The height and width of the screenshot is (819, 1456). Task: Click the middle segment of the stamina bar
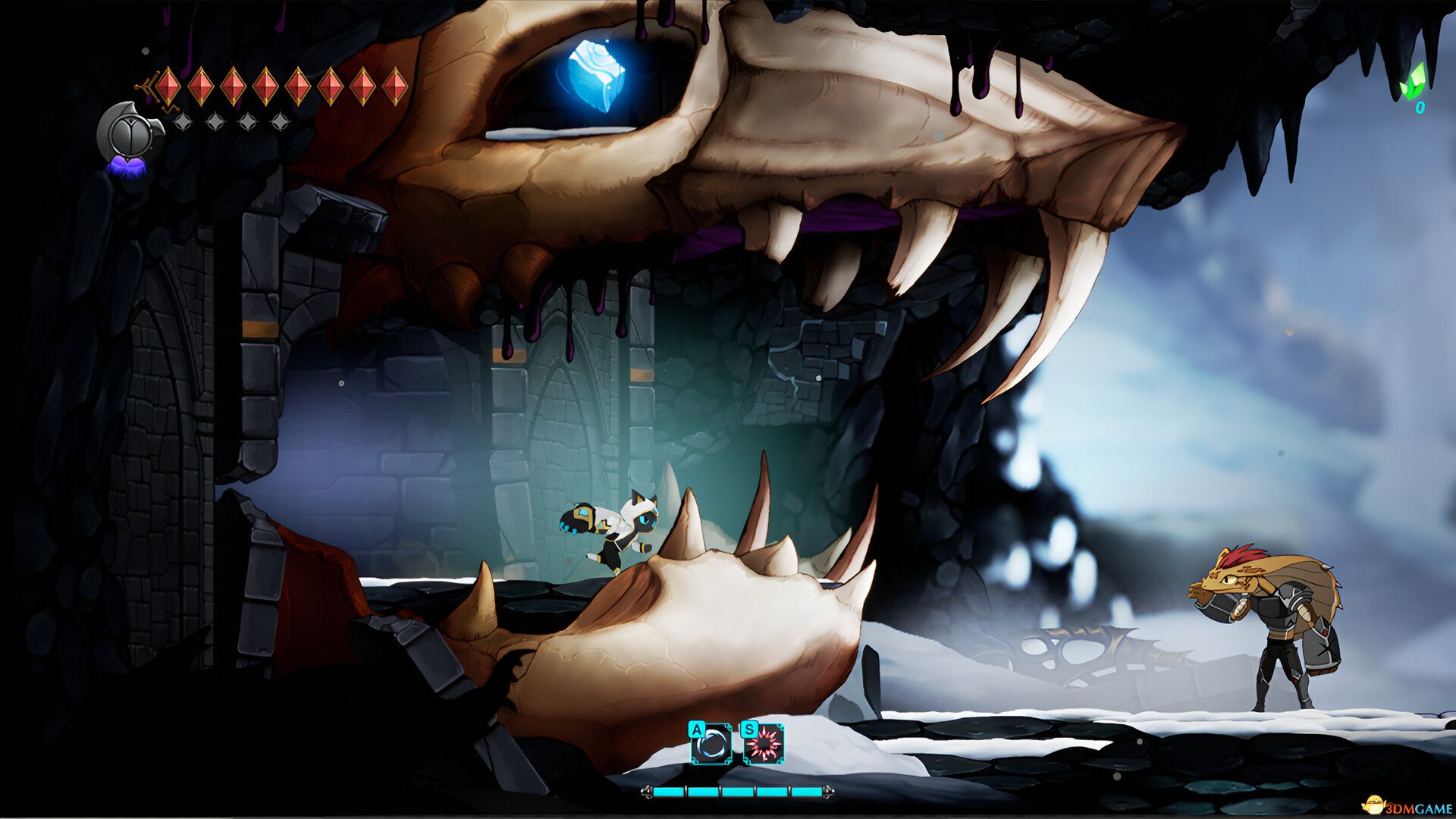pyautogui.click(x=738, y=791)
